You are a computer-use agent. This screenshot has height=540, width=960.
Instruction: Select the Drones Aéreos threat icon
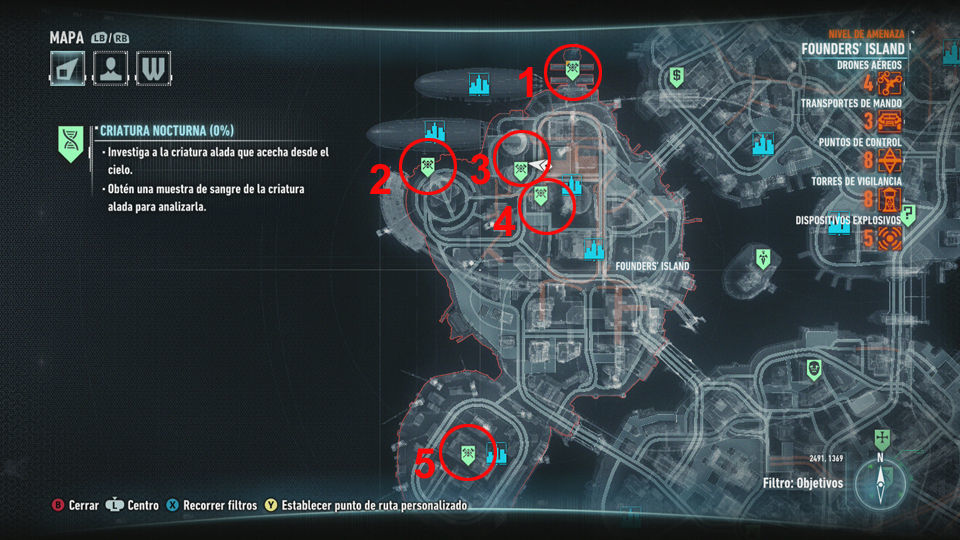[890, 84]
